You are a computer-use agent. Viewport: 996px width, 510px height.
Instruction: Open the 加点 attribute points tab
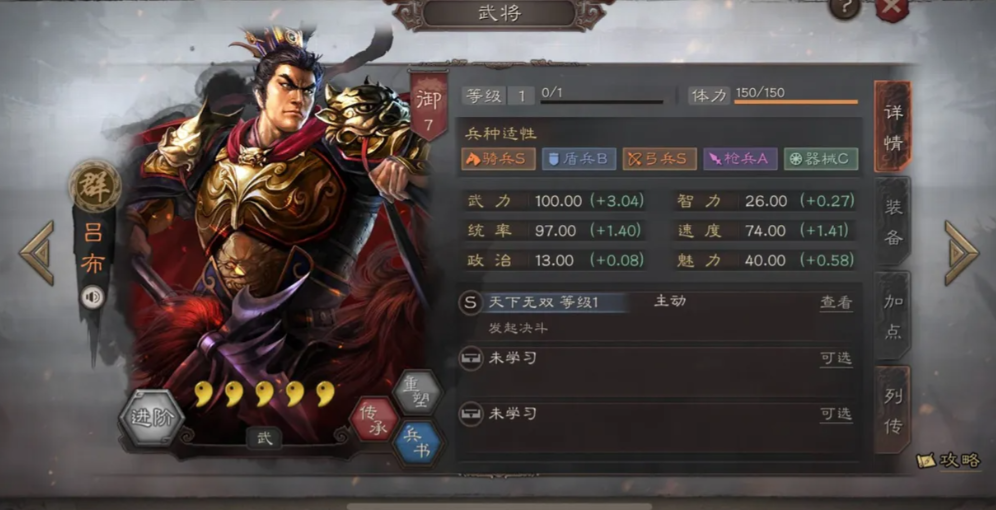(892, 315)
